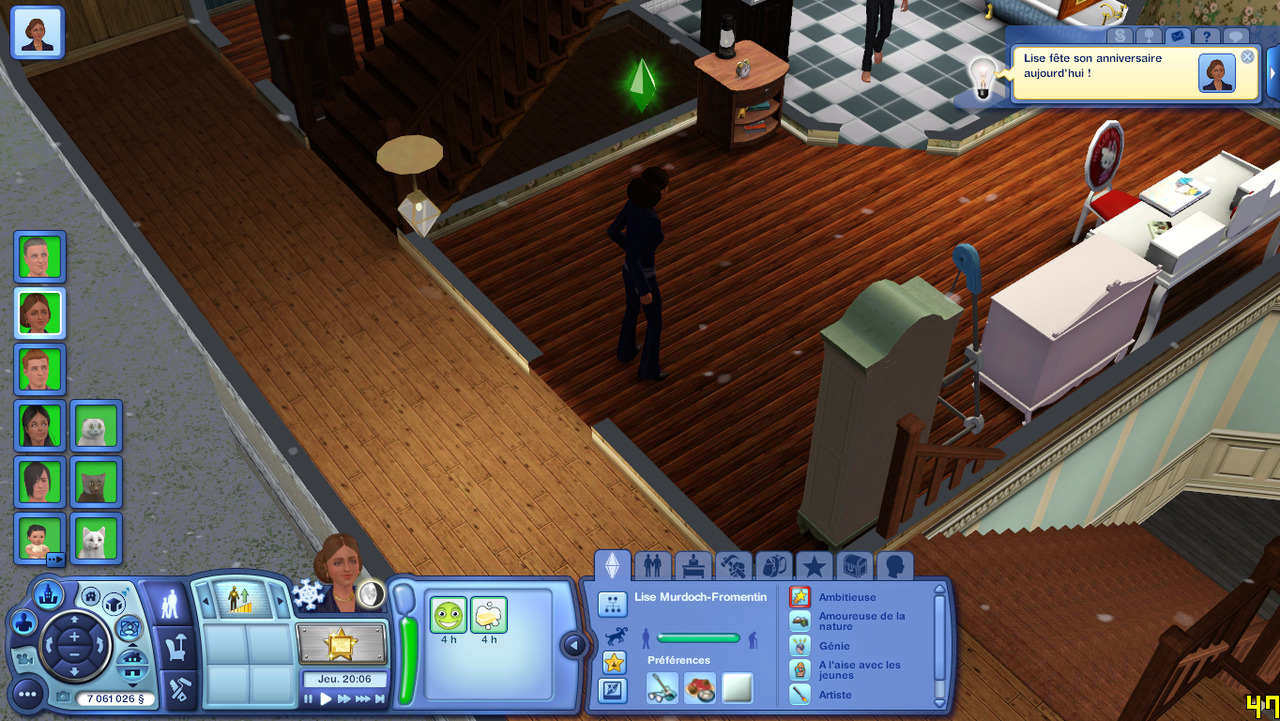The width and height of the screenshot is (1280, 721).
Task: Select the red-haired man household portrait
Action: point(40,369)
